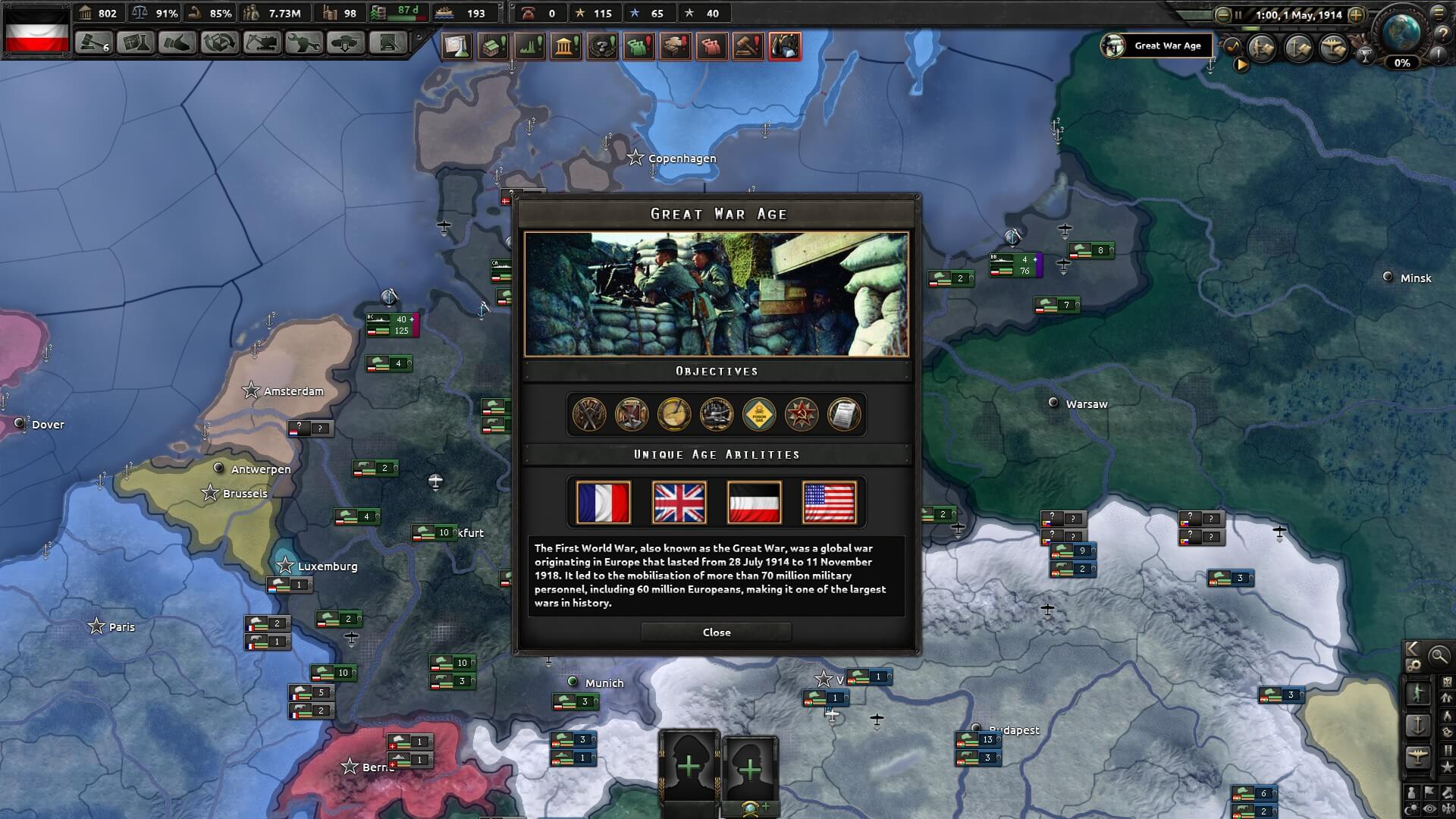Open the recruit and deploy tank screen
Image resolution: width=1456 pixels, height=819 pixels.
(345, 43)
